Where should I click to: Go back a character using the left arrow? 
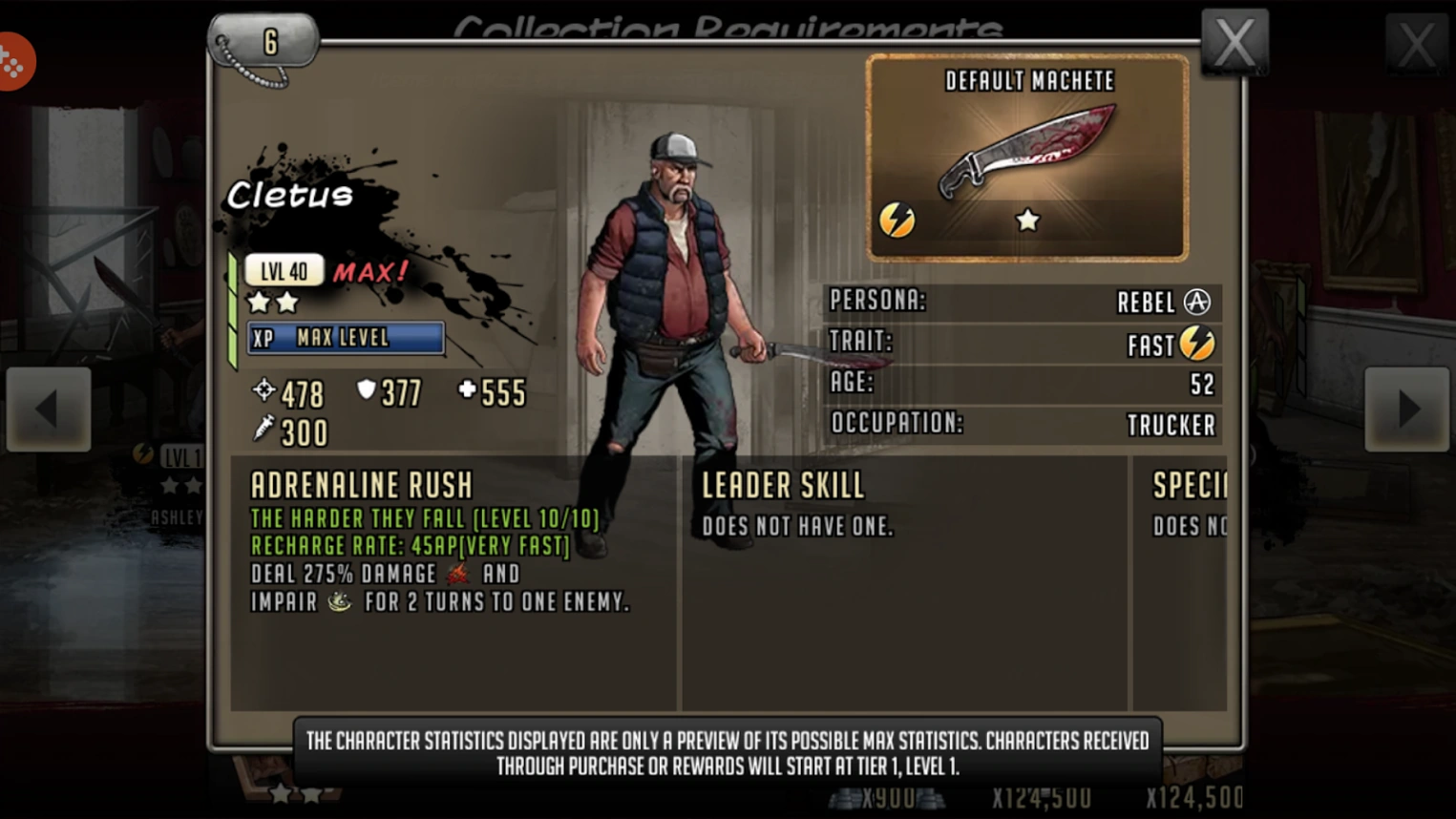tap(49, 409)
